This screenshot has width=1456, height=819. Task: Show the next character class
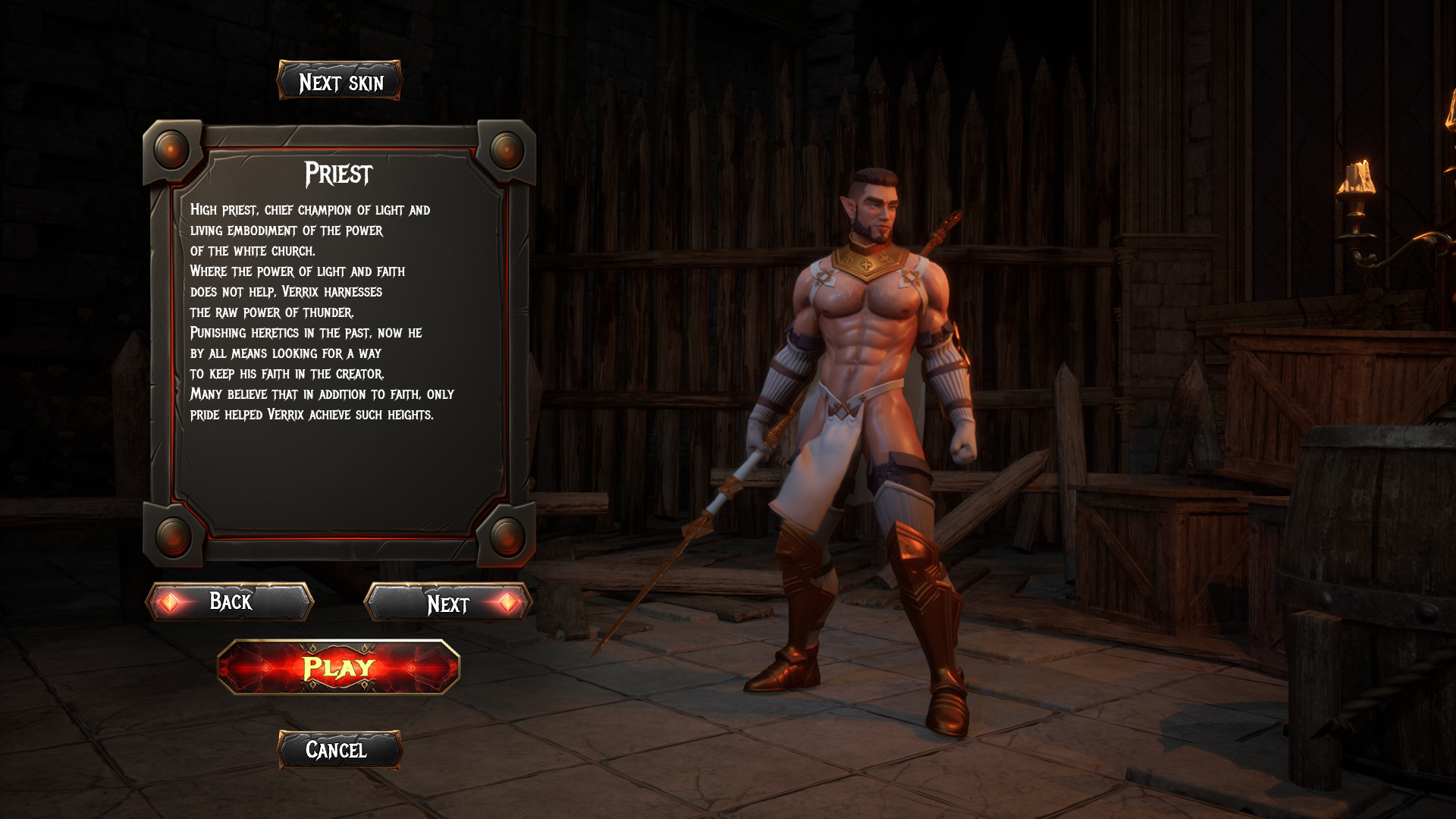click(448, 603)
